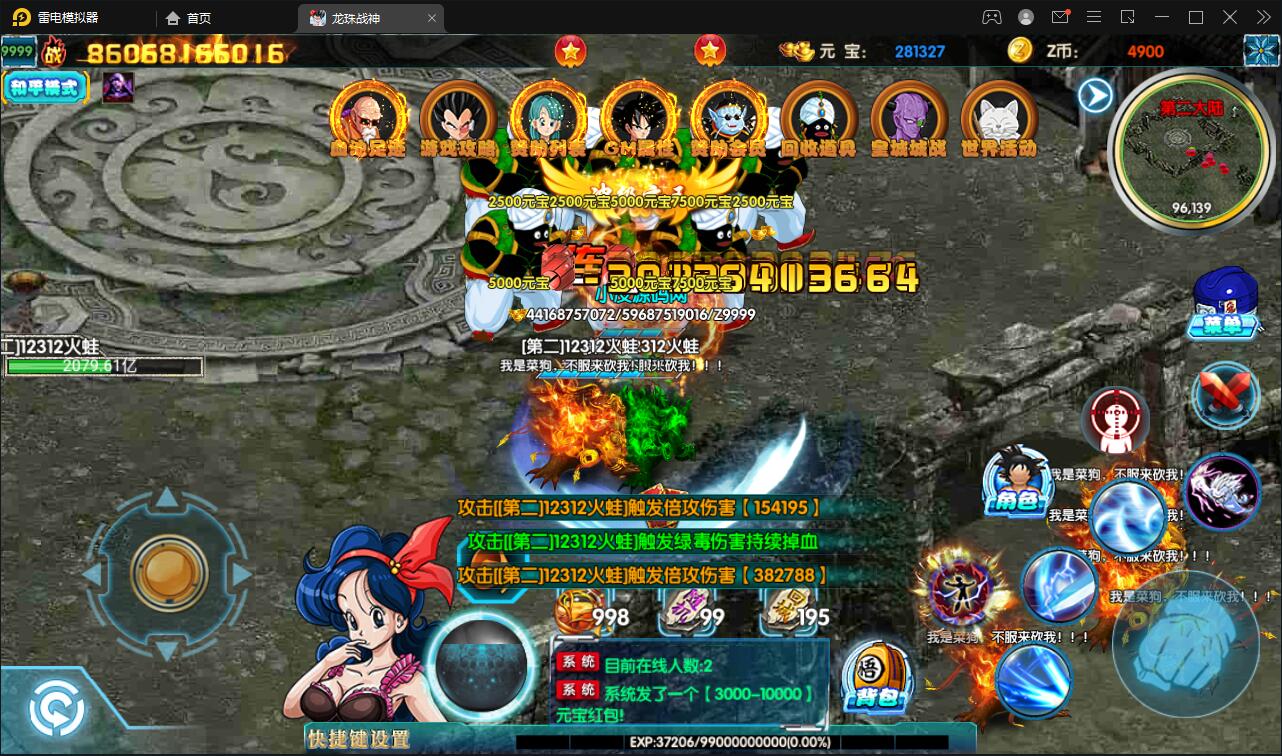Toggle auto-battle with the crosshair target icon
1282x756 pixels.
pyautogui.click(x=1114, y=421)
